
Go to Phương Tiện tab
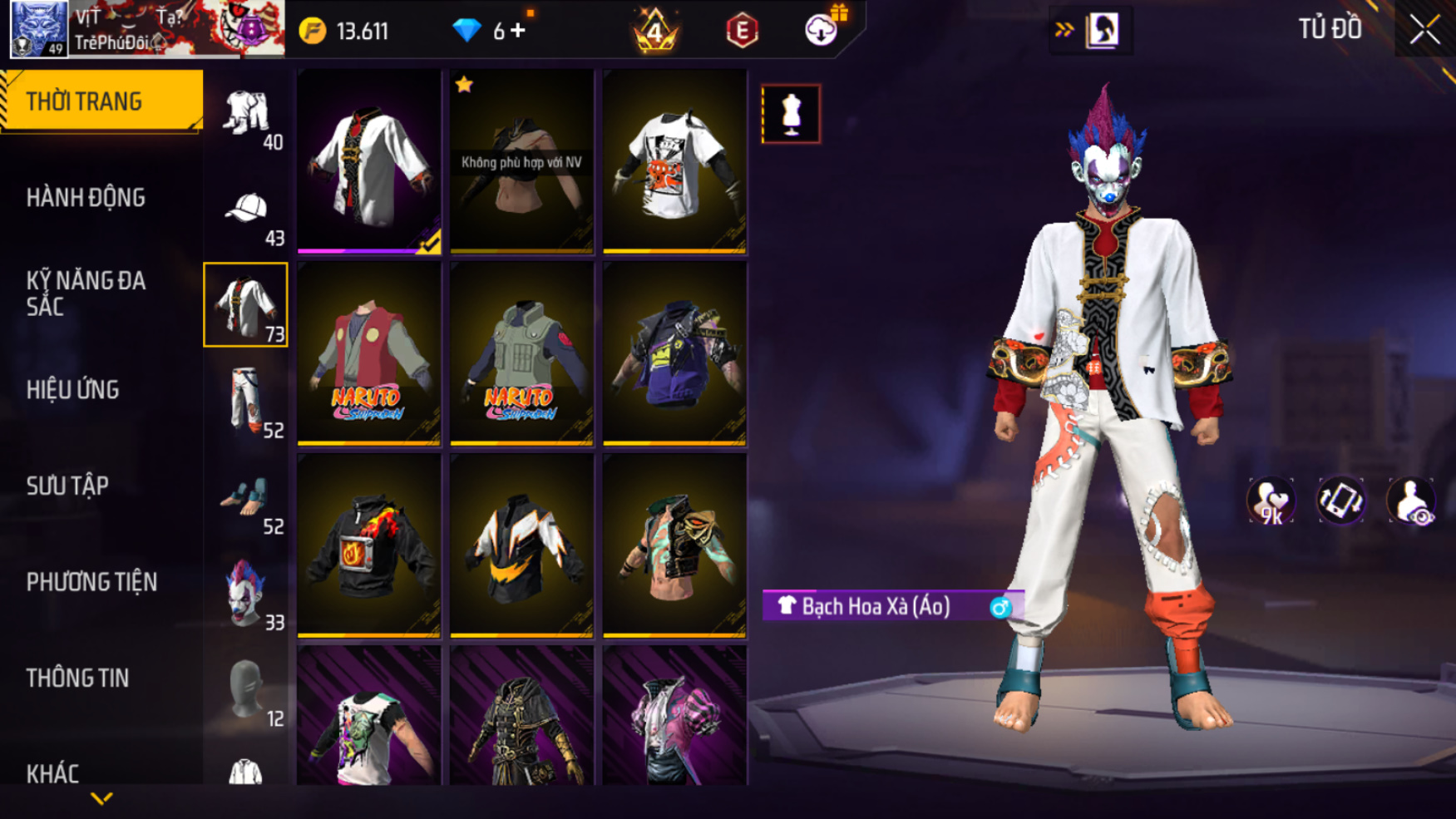91,582
